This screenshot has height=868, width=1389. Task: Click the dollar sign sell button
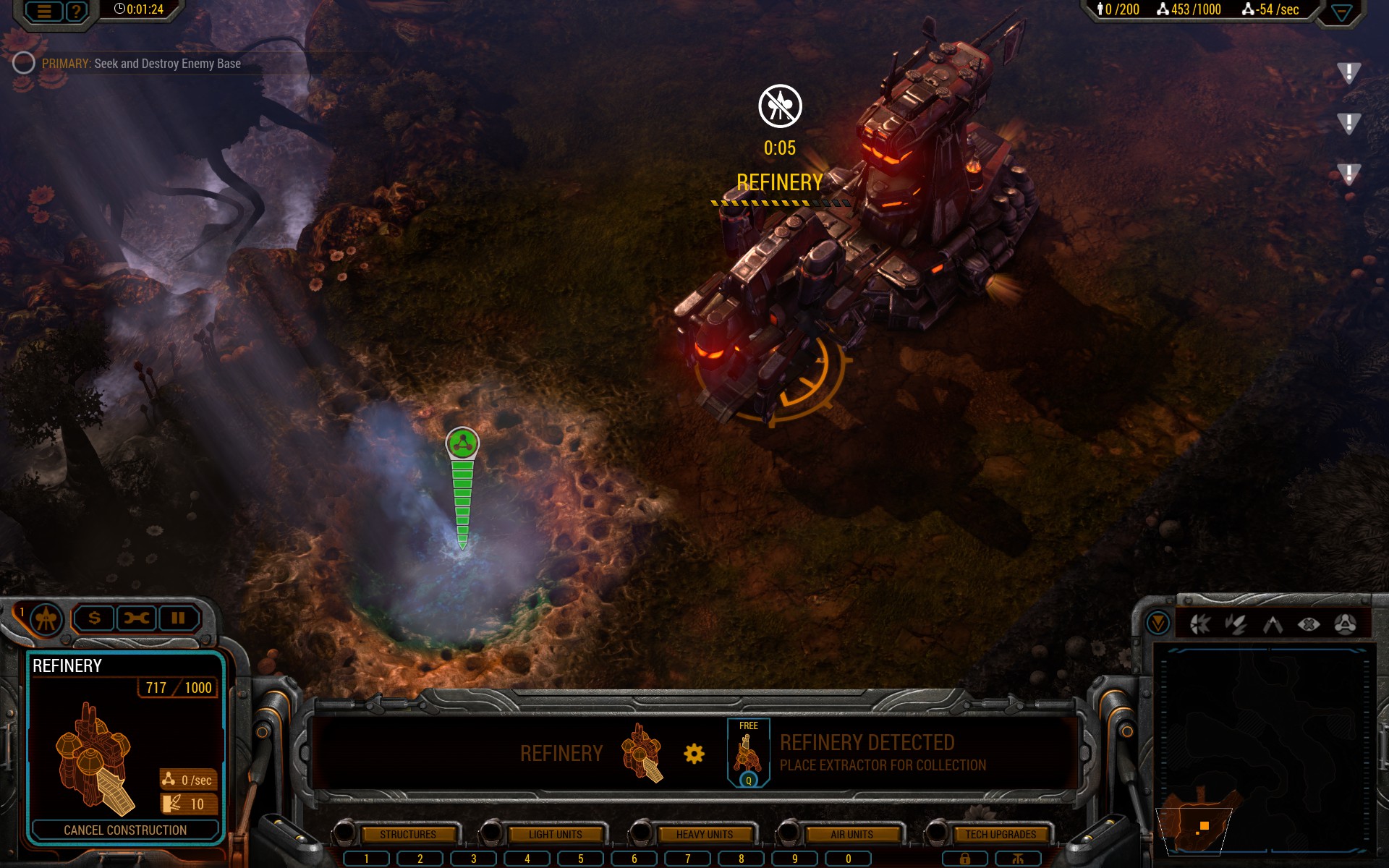(x=94, y=618)
